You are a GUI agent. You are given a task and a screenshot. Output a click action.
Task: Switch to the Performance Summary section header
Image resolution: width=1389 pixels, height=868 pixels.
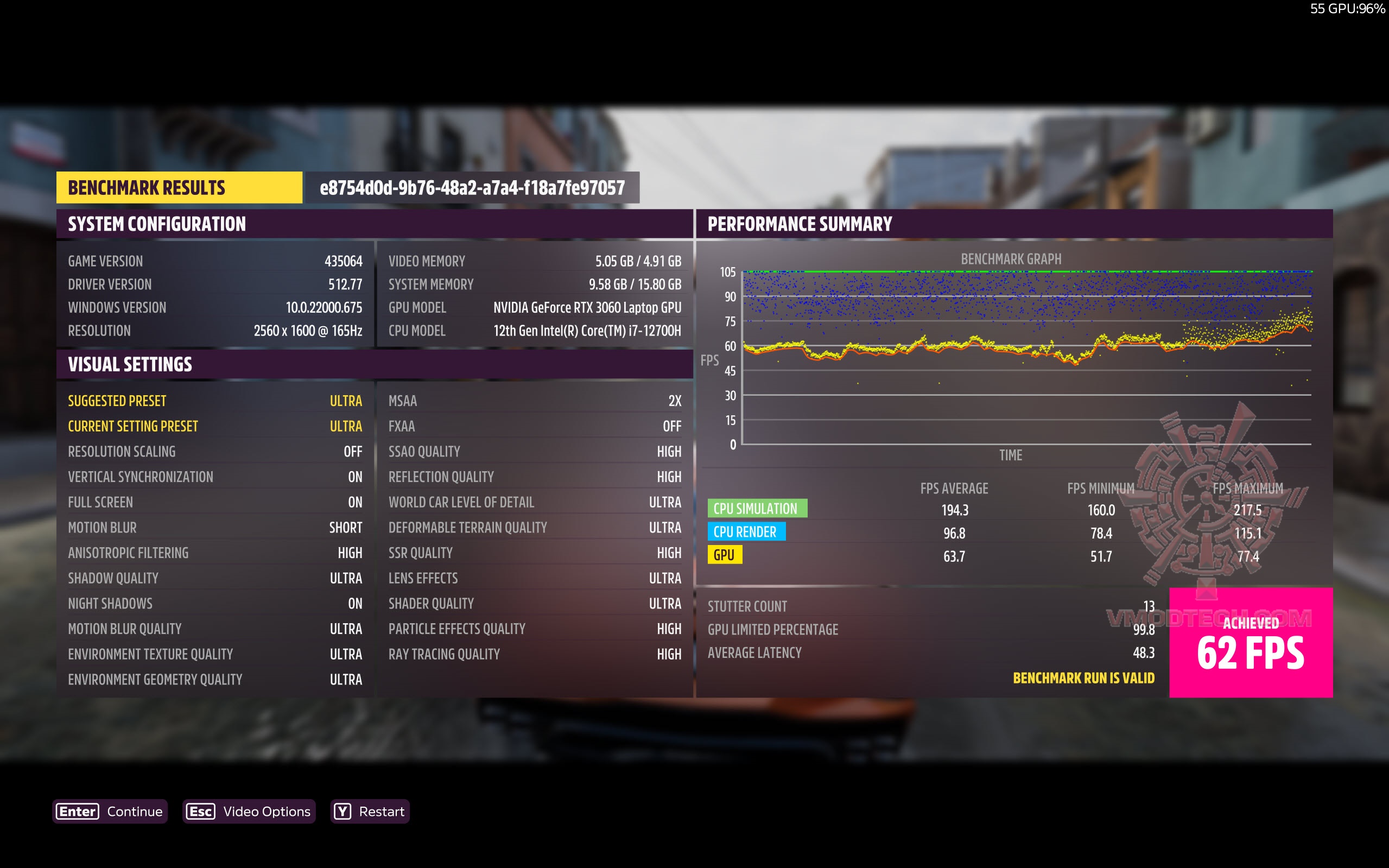(x=800, y=224)
